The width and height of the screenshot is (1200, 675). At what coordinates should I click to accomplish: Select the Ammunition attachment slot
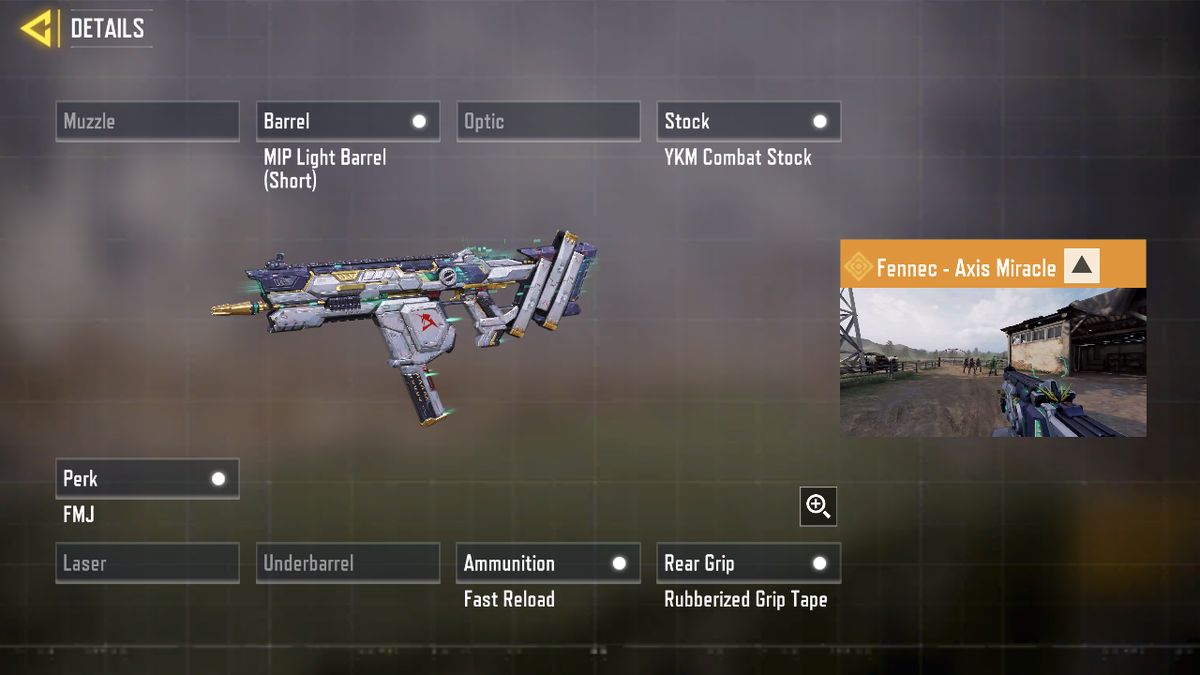click(x=548, y=563)
